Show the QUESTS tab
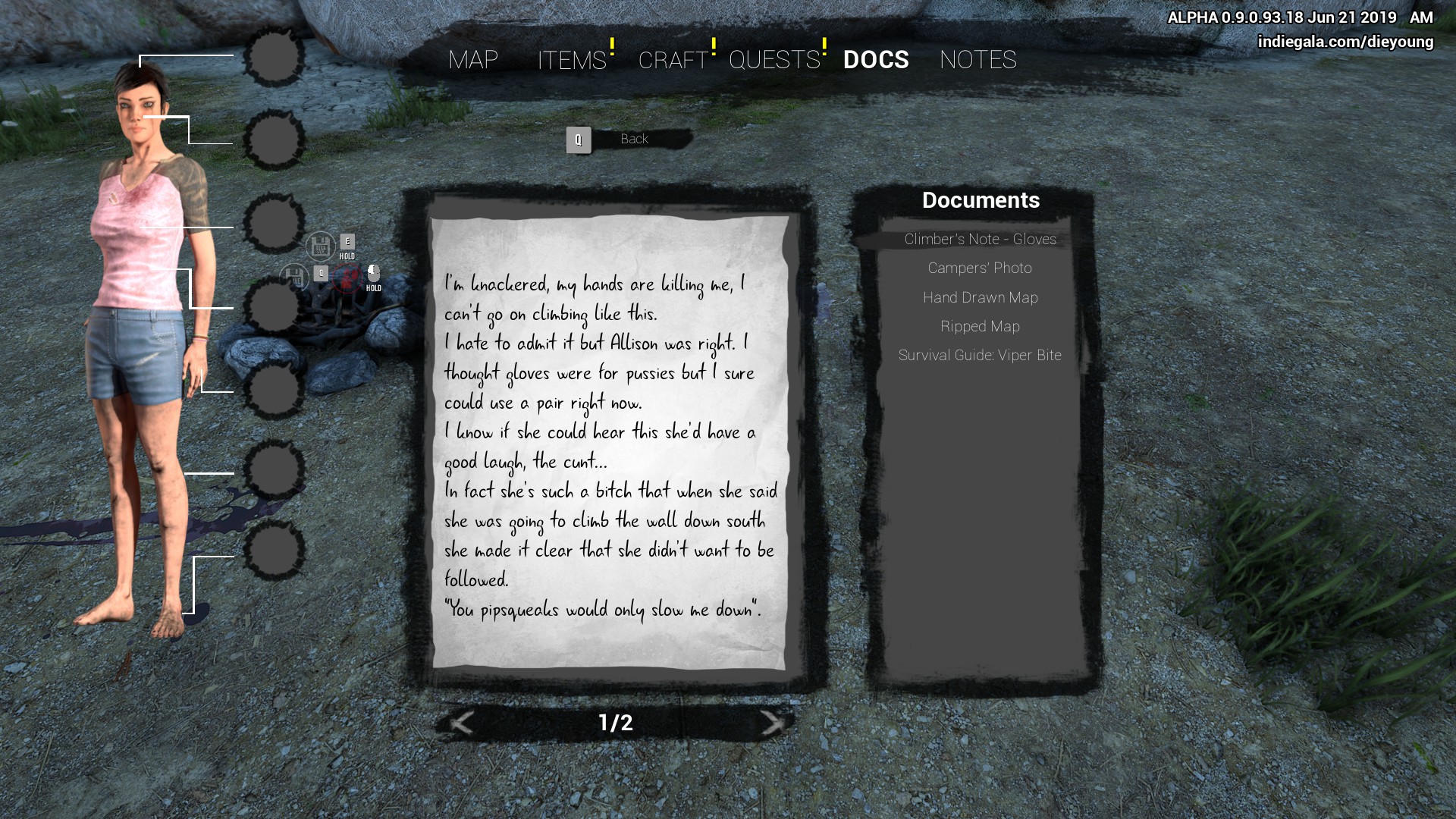 (774, 60)
